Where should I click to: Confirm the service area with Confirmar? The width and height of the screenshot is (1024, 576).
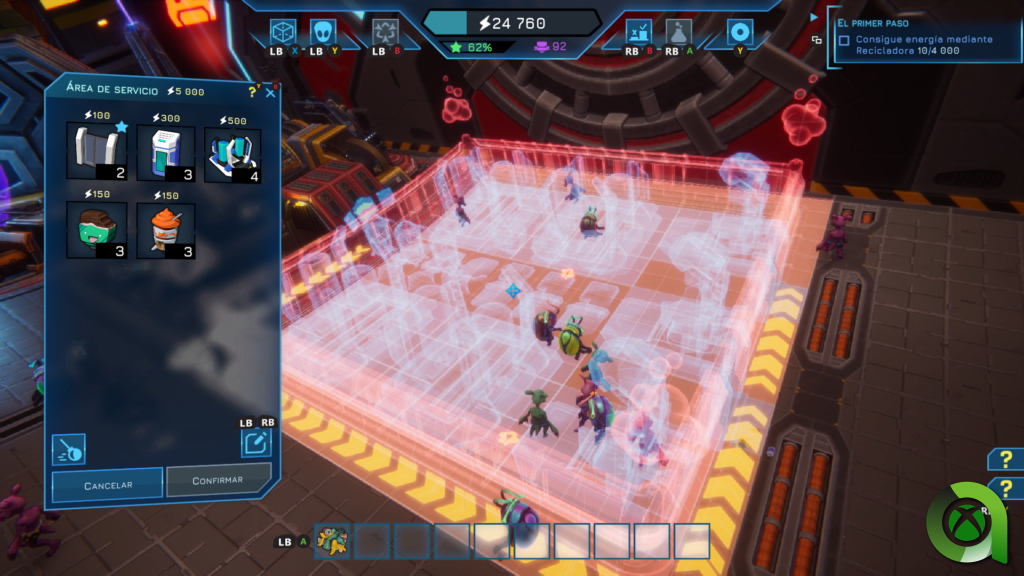[218, 480]
